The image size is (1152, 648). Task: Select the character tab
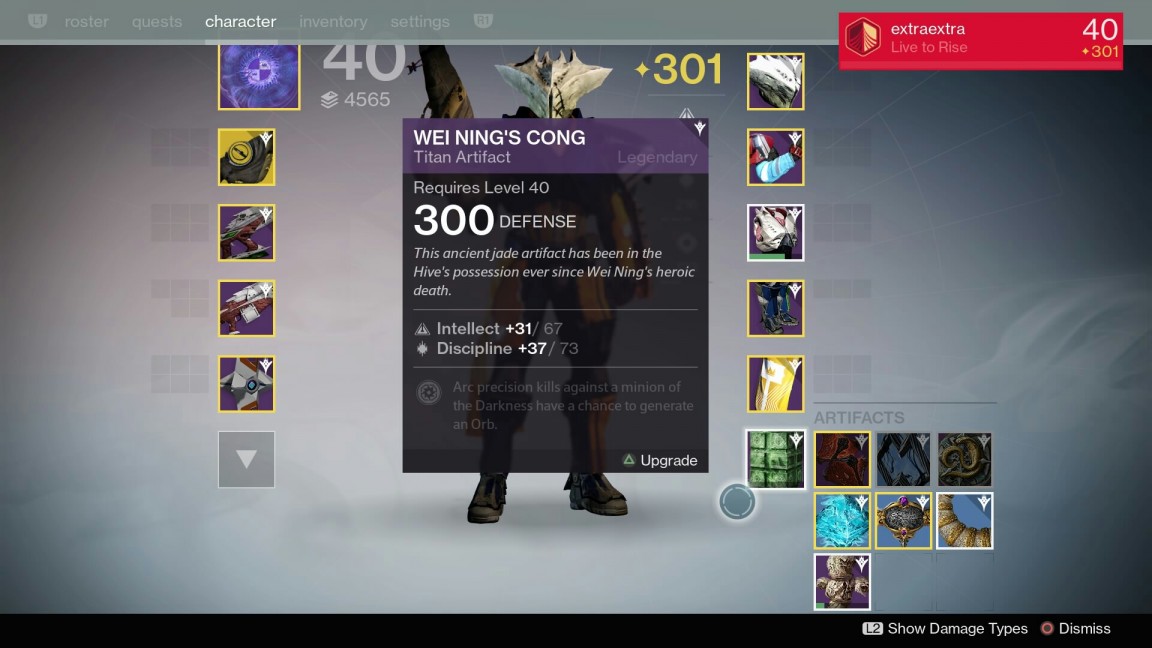240,21
